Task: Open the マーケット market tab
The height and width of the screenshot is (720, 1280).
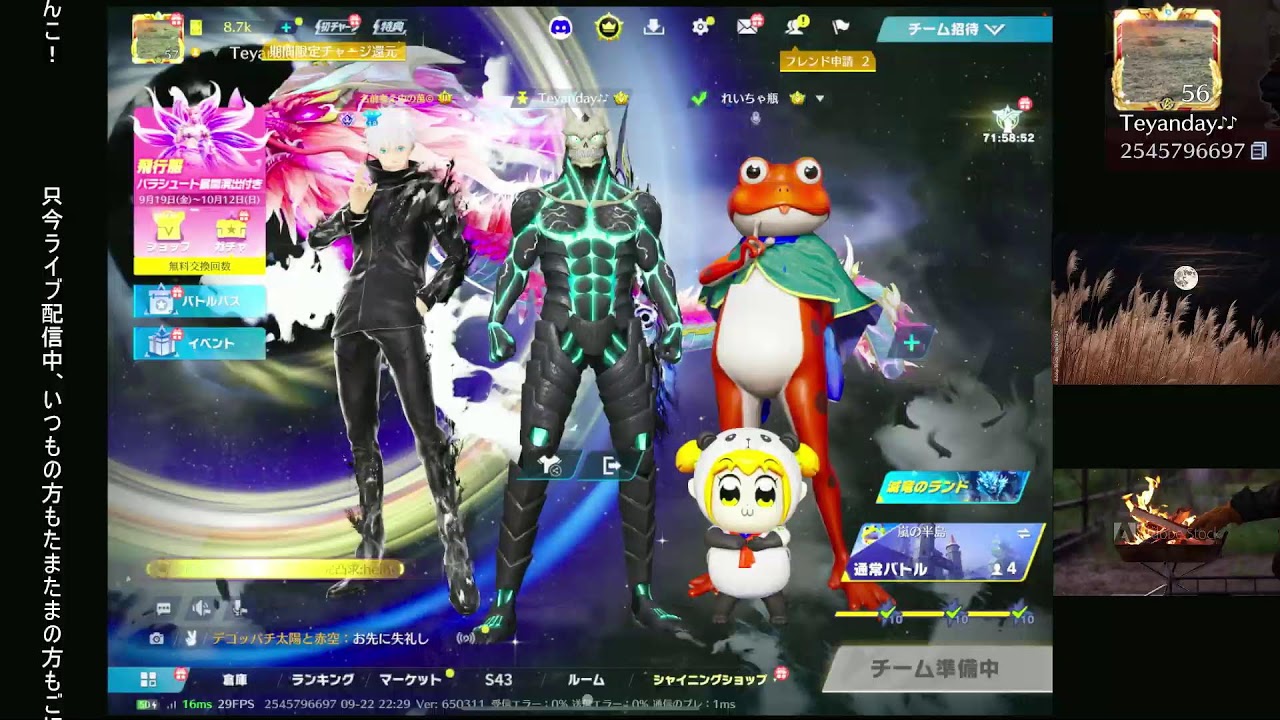Action: 410,680
